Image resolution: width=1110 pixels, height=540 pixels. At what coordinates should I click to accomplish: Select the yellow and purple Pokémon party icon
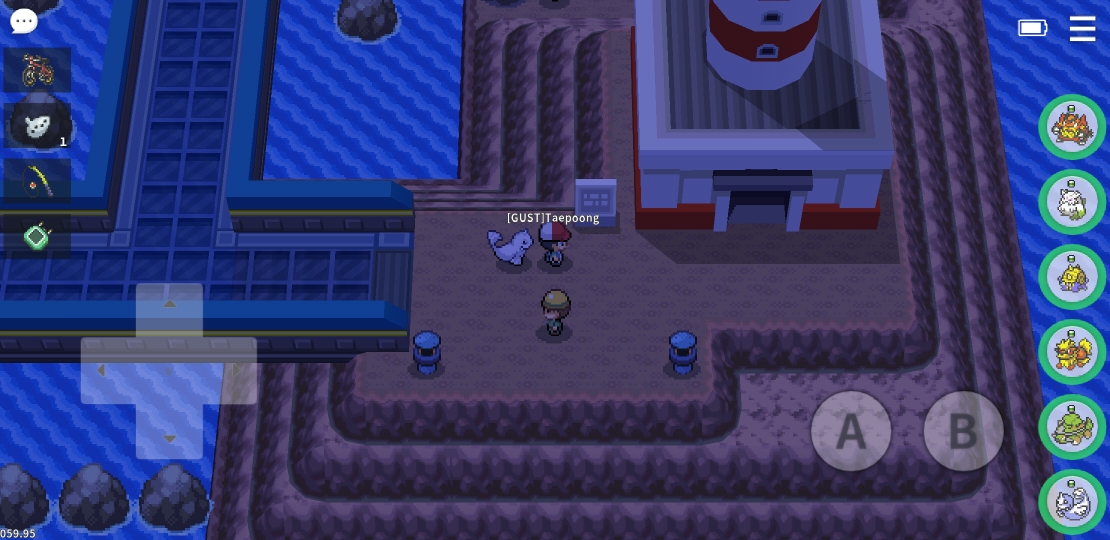click(1072, 277)
